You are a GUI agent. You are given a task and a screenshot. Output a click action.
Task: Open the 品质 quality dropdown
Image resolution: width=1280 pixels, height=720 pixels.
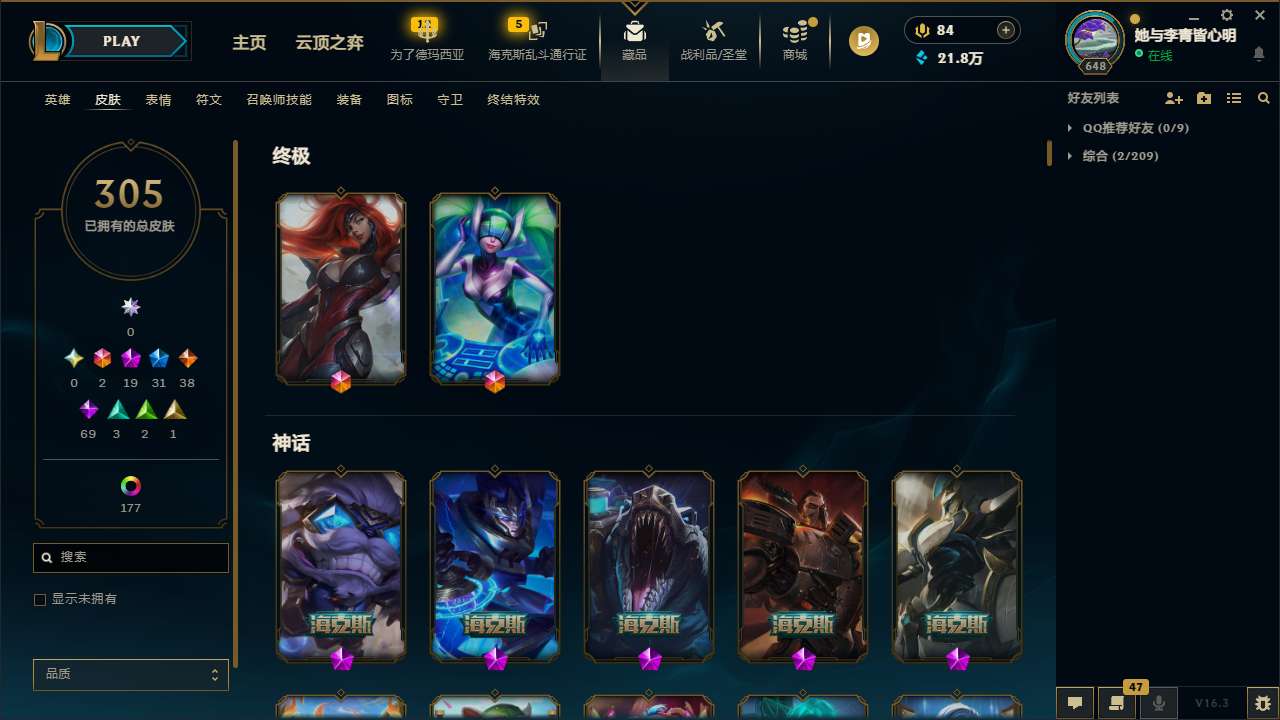130,674
